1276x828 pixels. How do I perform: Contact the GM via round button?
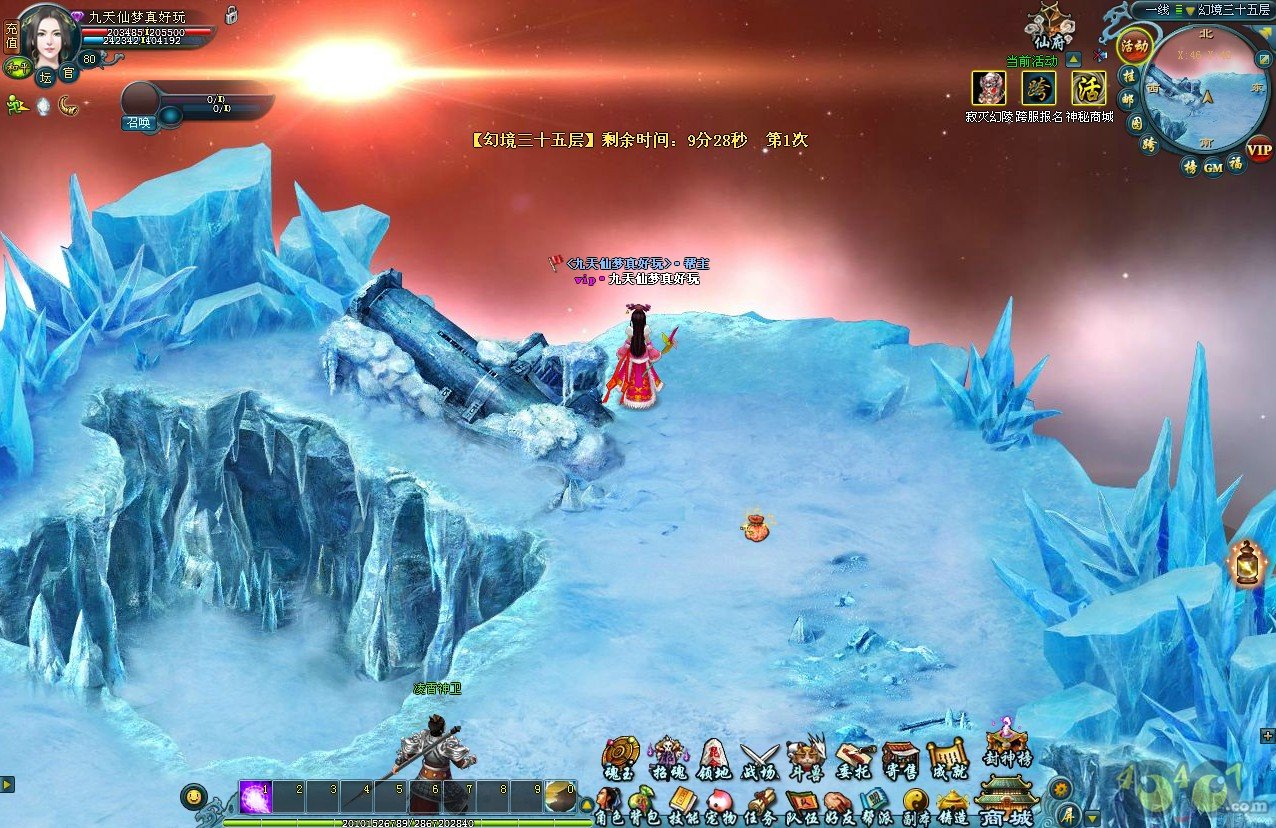[1213, 167]
